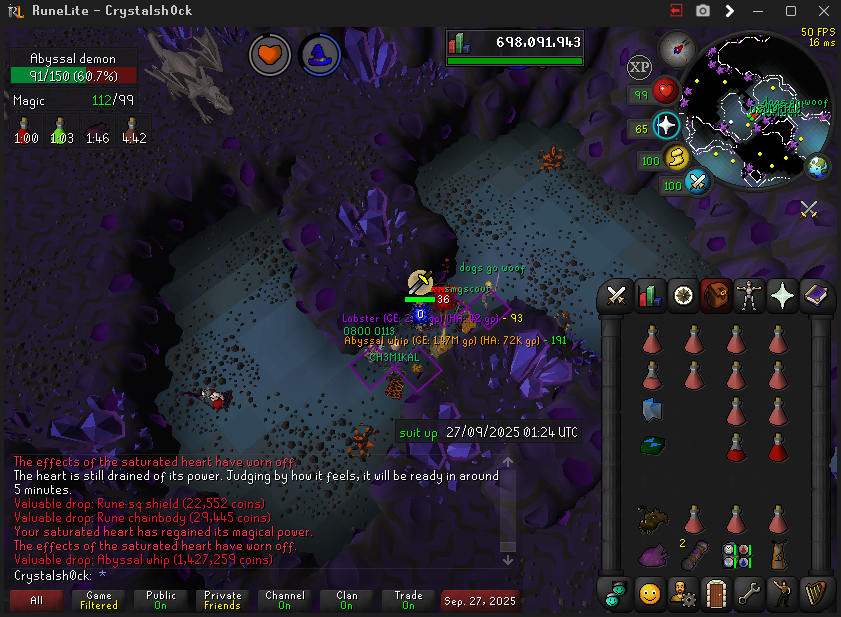841x617 pixels.
Task: Open the Combat Options tab
Action: [x=617, y=295]
